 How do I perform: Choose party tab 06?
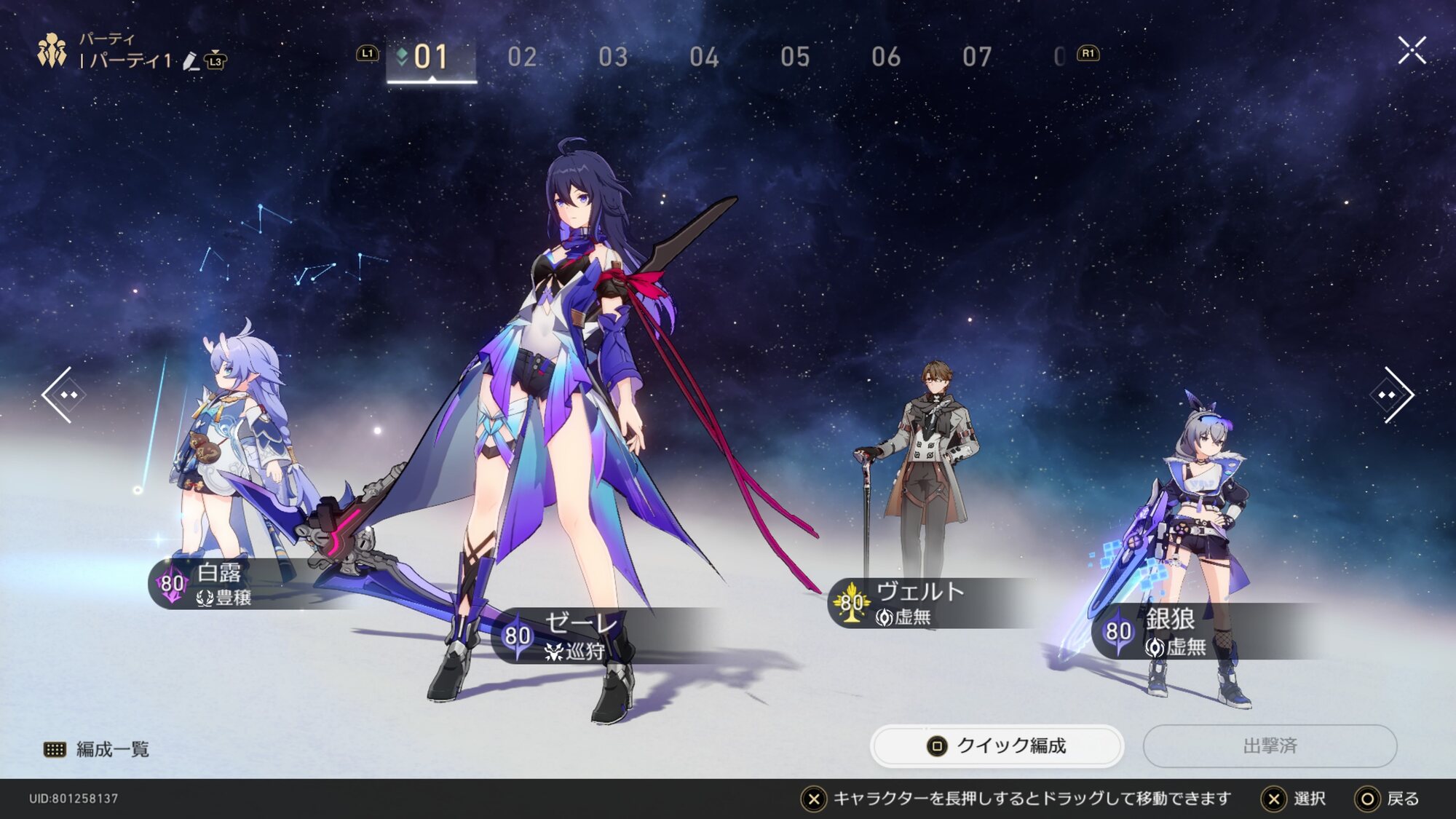(x=886, y=57)
